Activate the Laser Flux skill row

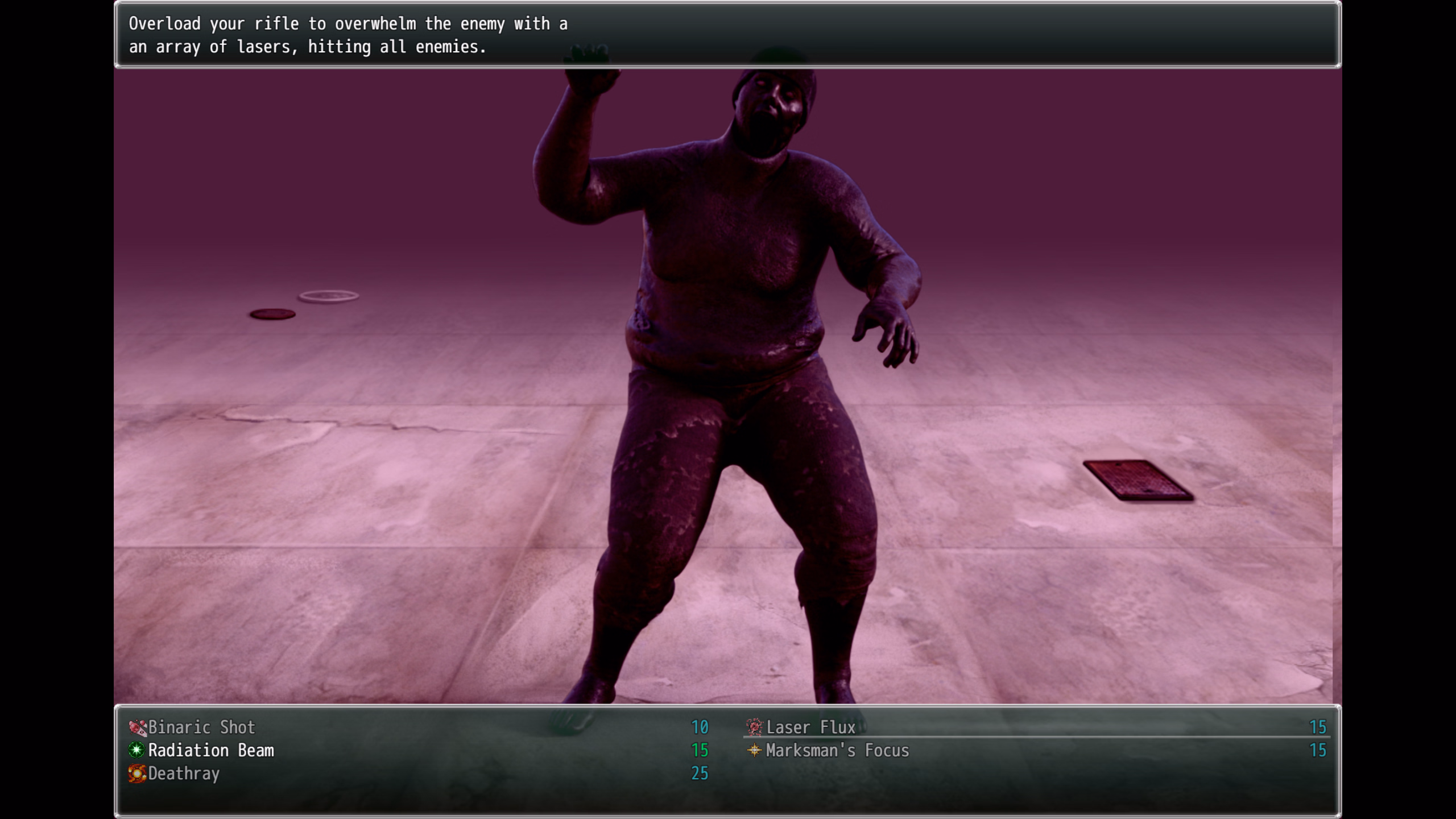tap(810, 727)
